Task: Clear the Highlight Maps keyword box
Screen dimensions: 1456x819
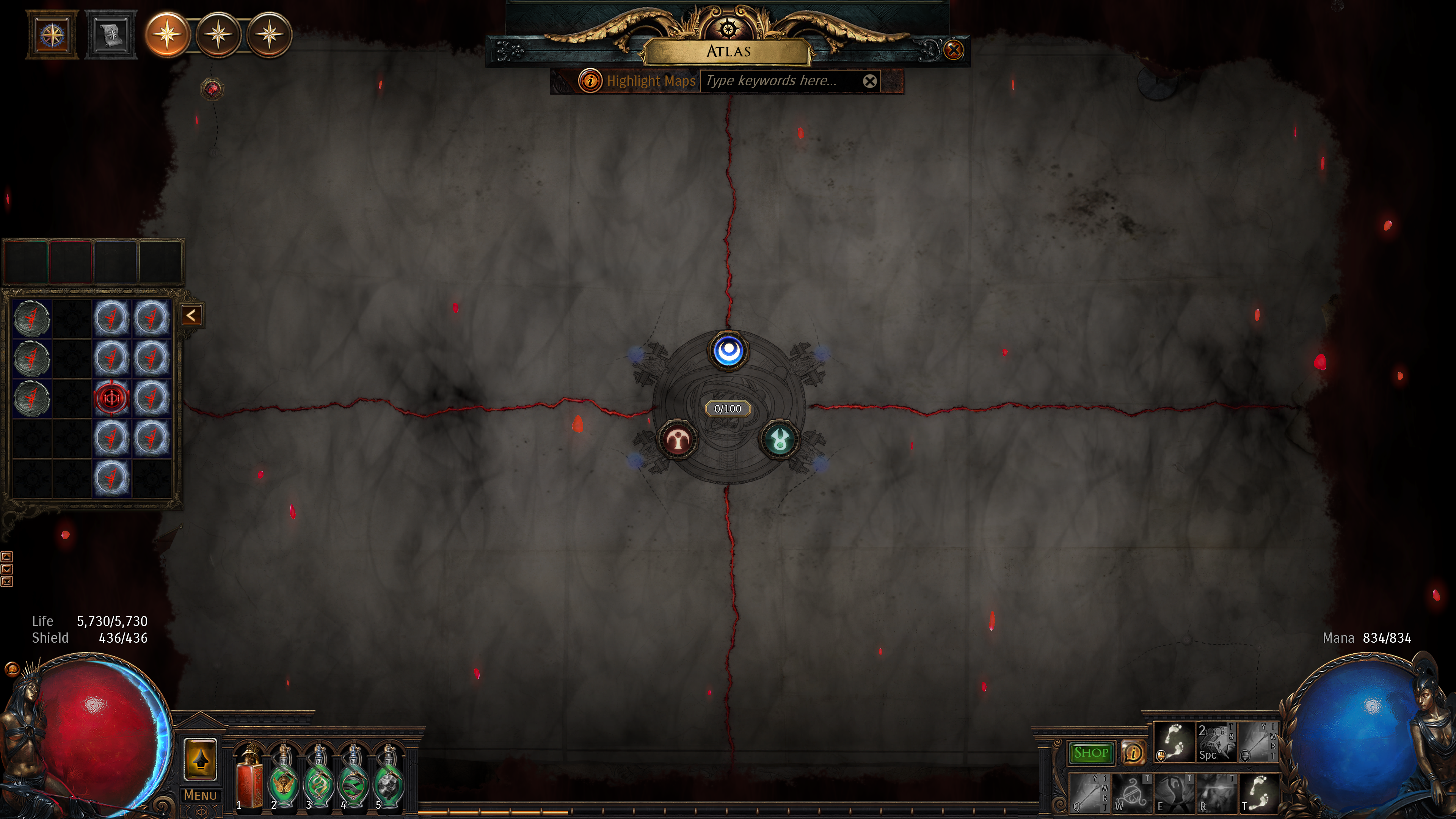Action: [x=870, y=82]
